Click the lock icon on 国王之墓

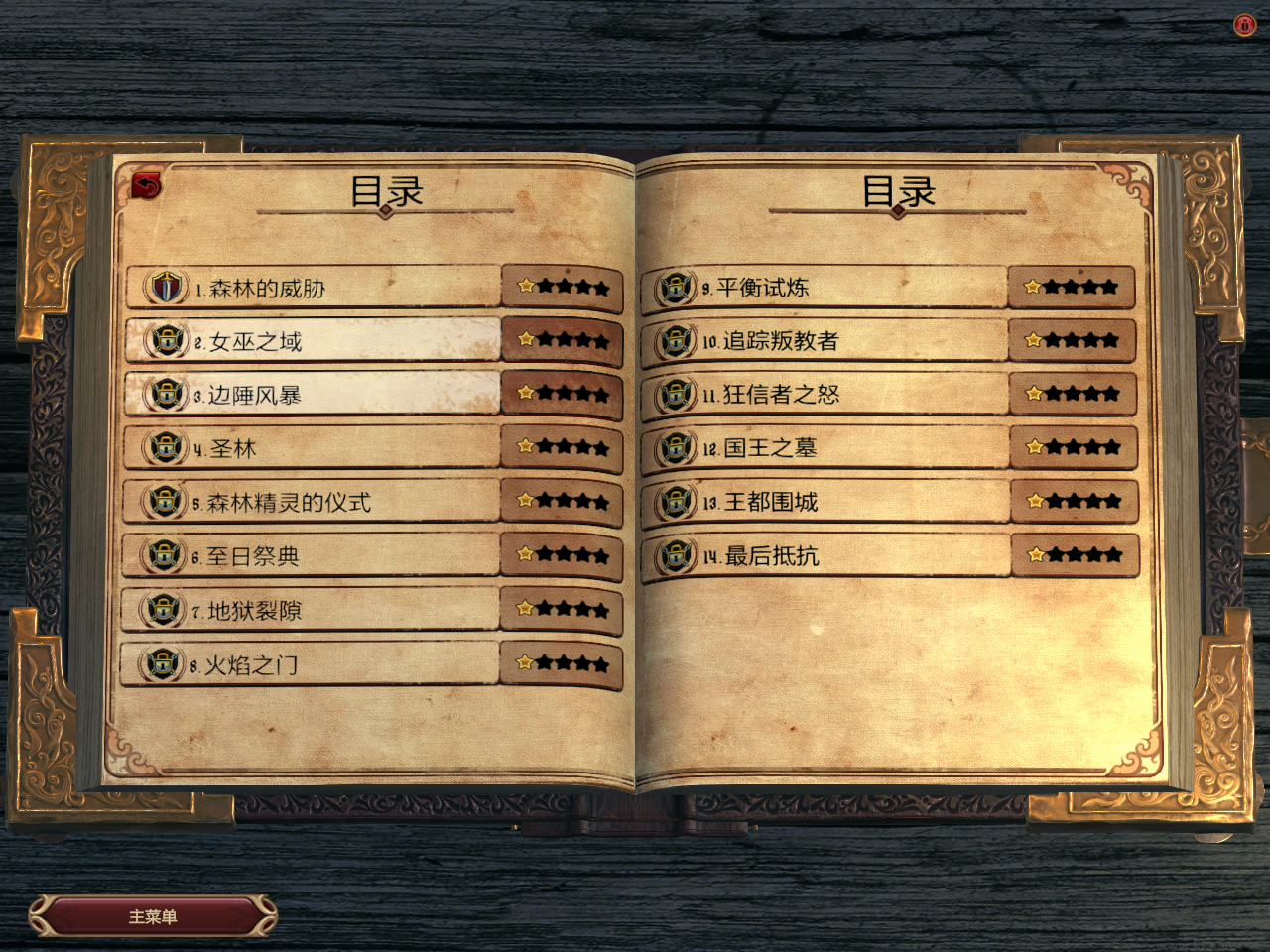coord(677,447)
